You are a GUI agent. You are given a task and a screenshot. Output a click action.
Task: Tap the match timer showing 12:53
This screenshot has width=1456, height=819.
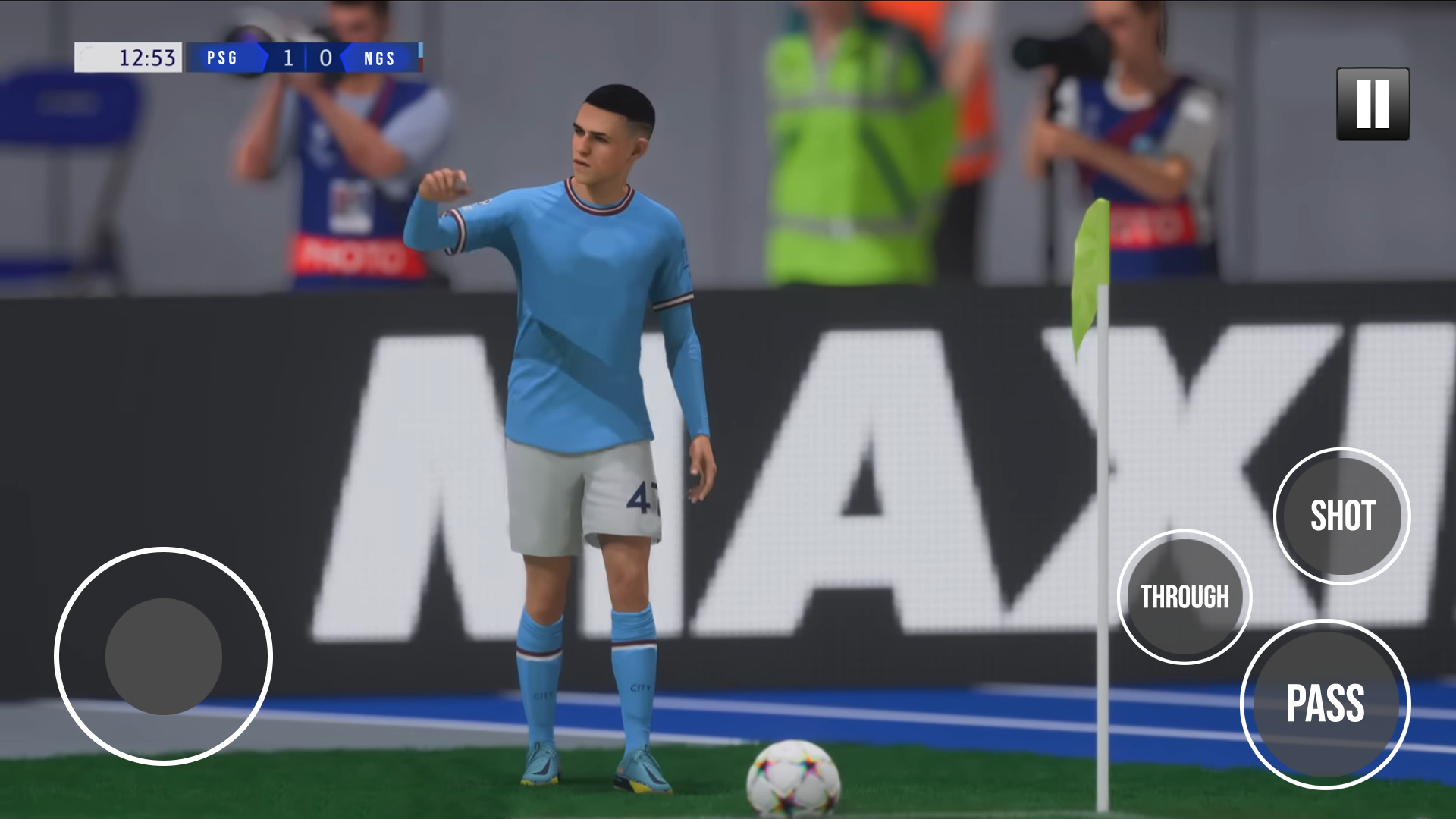pos(146,57)
